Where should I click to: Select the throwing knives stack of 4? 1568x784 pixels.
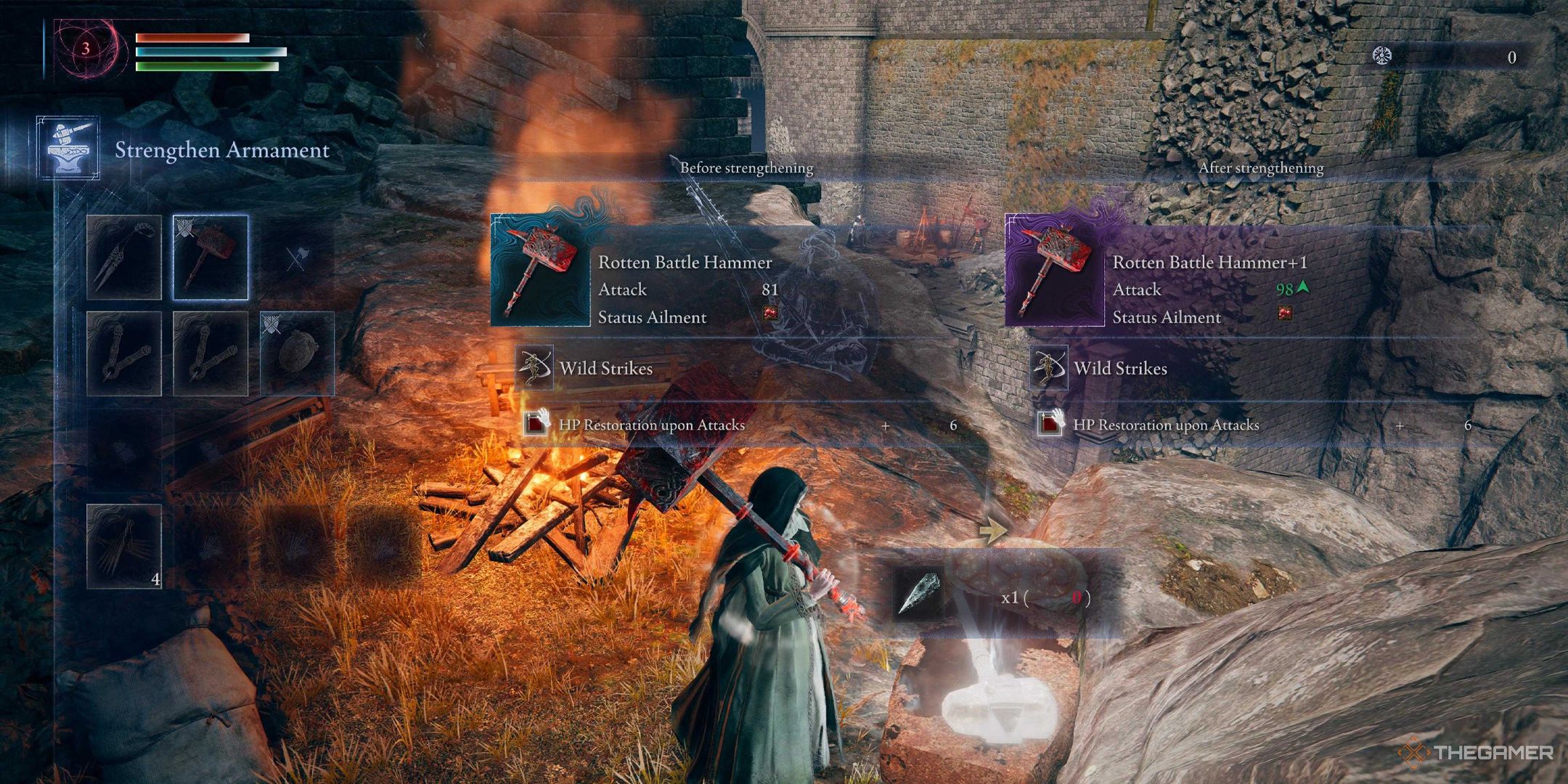pos(124,546)
